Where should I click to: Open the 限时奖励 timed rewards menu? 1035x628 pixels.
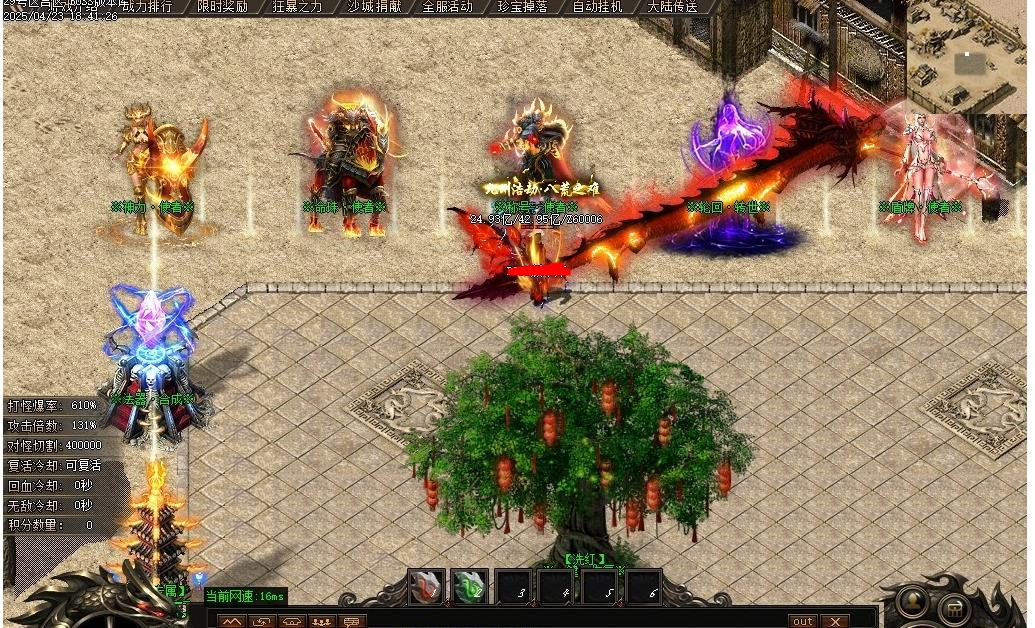(x=222, y=7)
